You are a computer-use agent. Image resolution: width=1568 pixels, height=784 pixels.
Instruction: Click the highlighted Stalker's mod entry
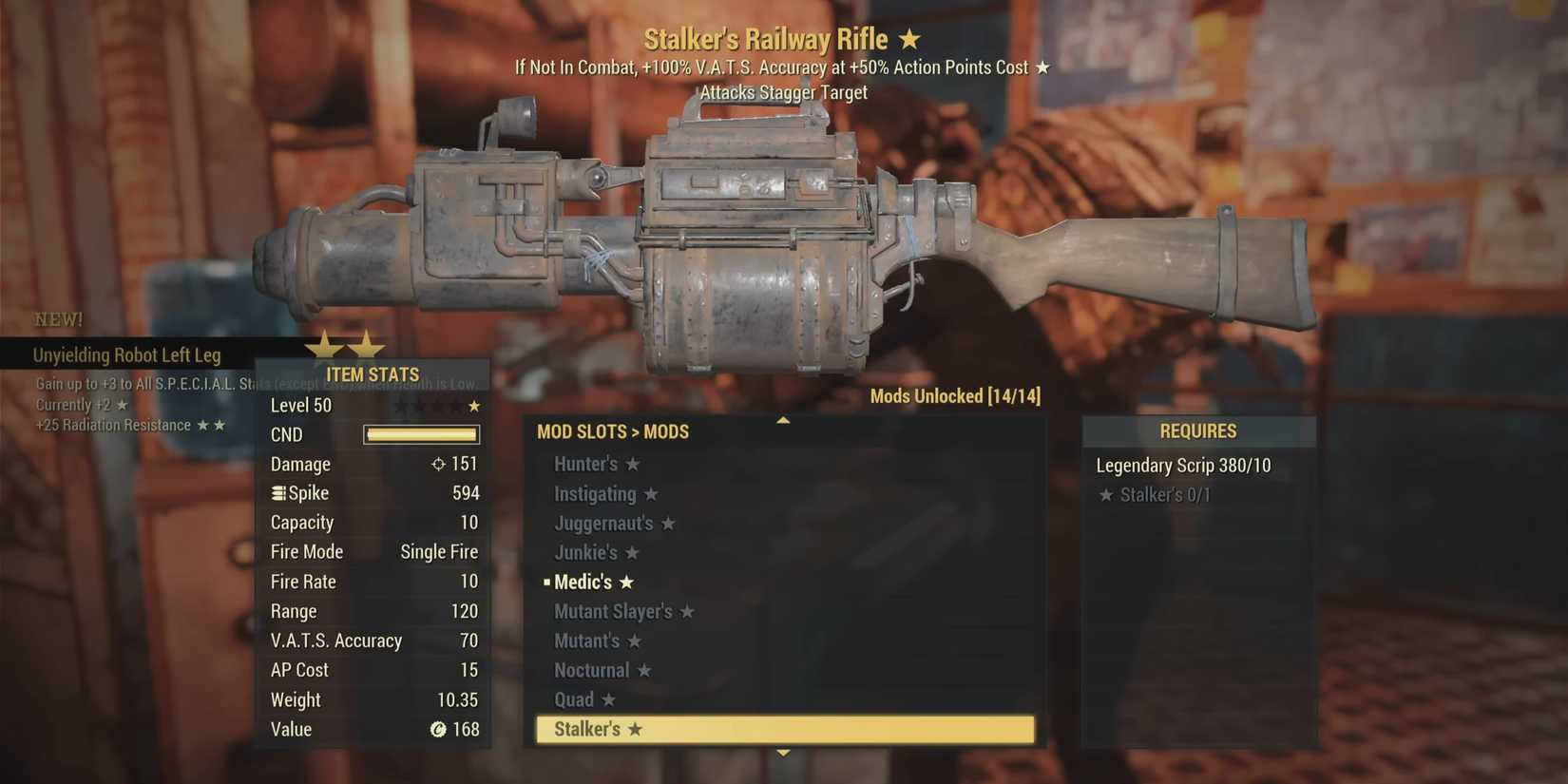[783, 729]
